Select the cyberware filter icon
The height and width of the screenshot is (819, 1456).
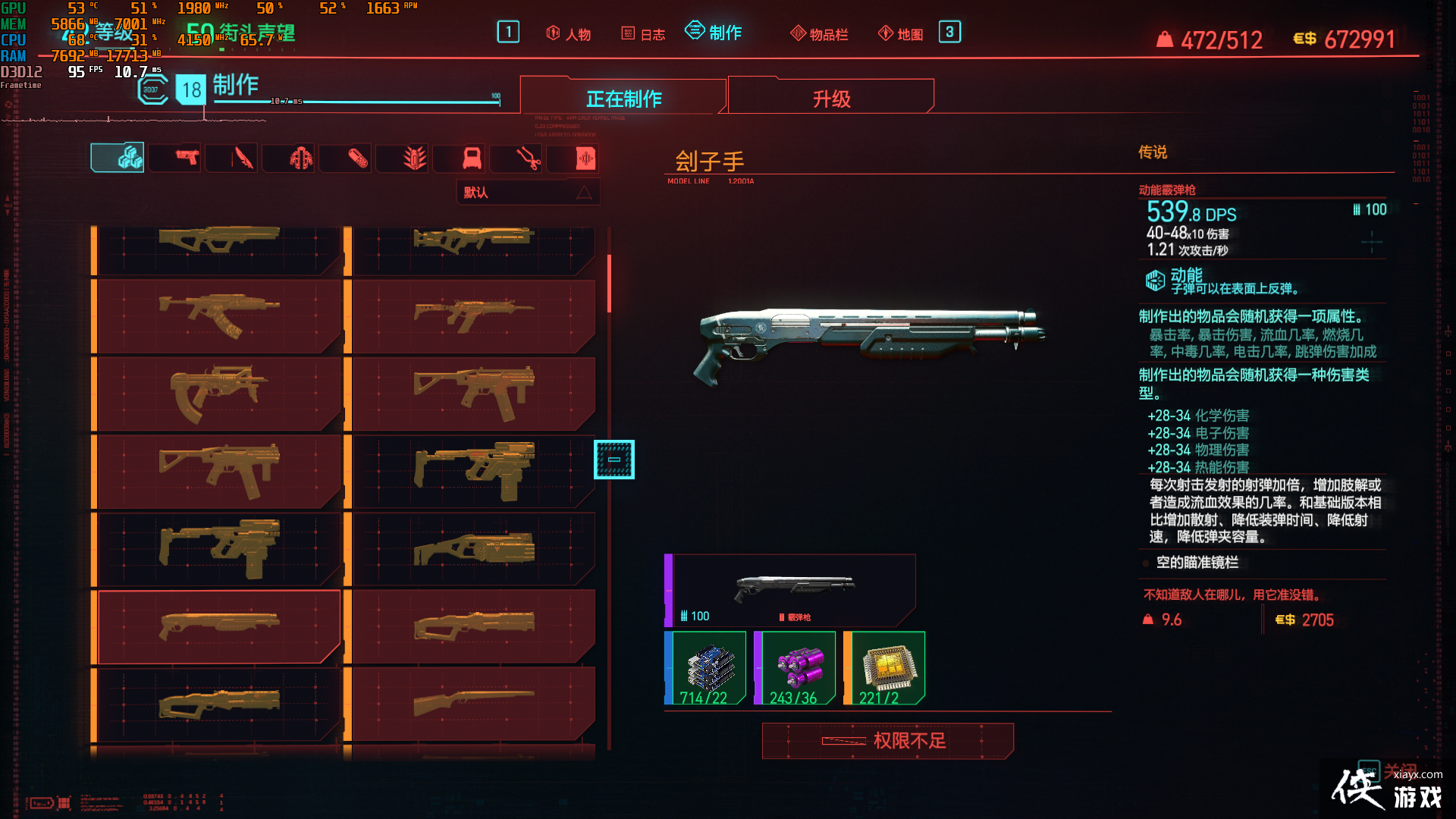(x=288, y=158)
